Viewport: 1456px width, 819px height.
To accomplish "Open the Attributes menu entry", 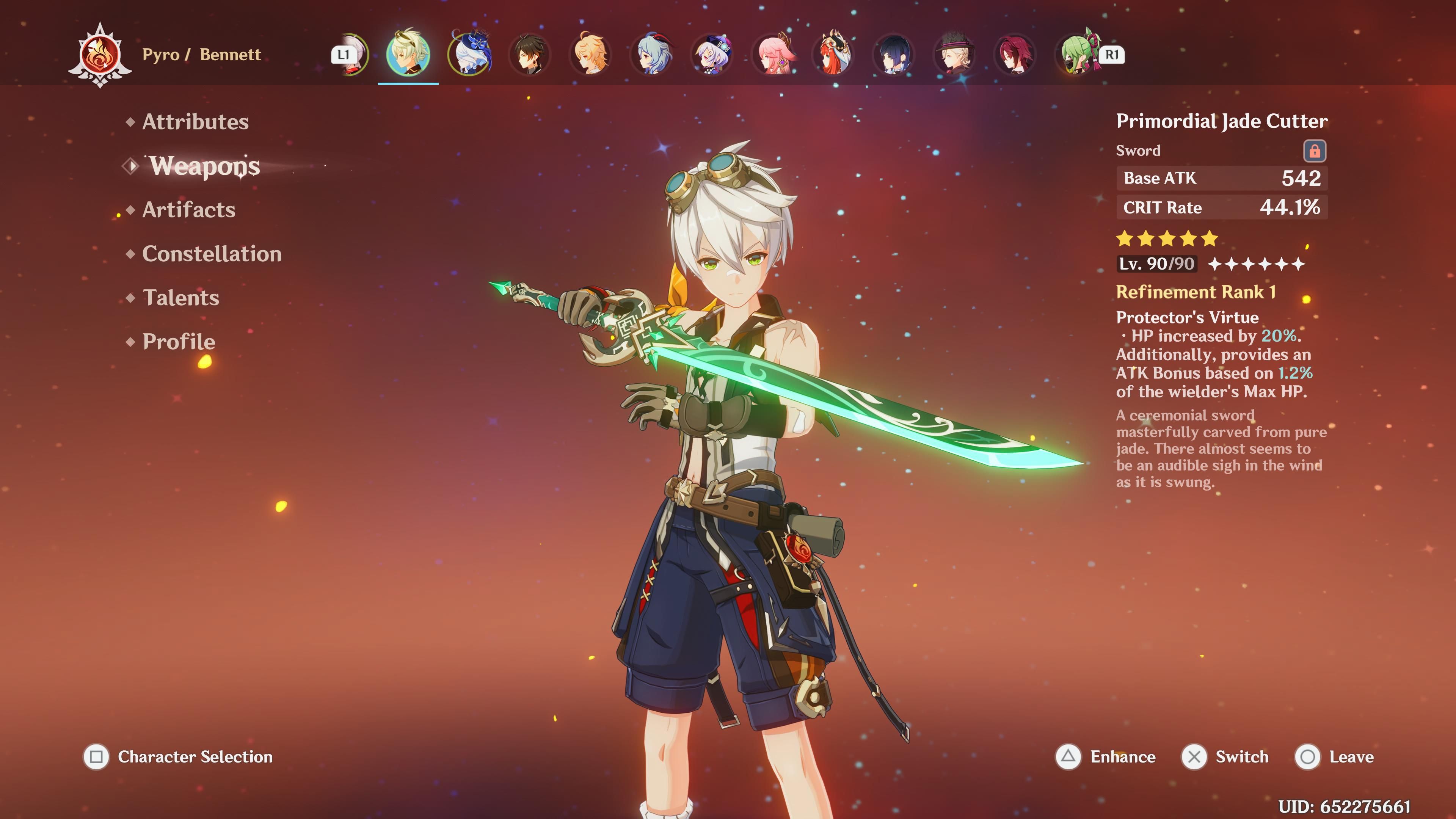I will click(195, 122).
